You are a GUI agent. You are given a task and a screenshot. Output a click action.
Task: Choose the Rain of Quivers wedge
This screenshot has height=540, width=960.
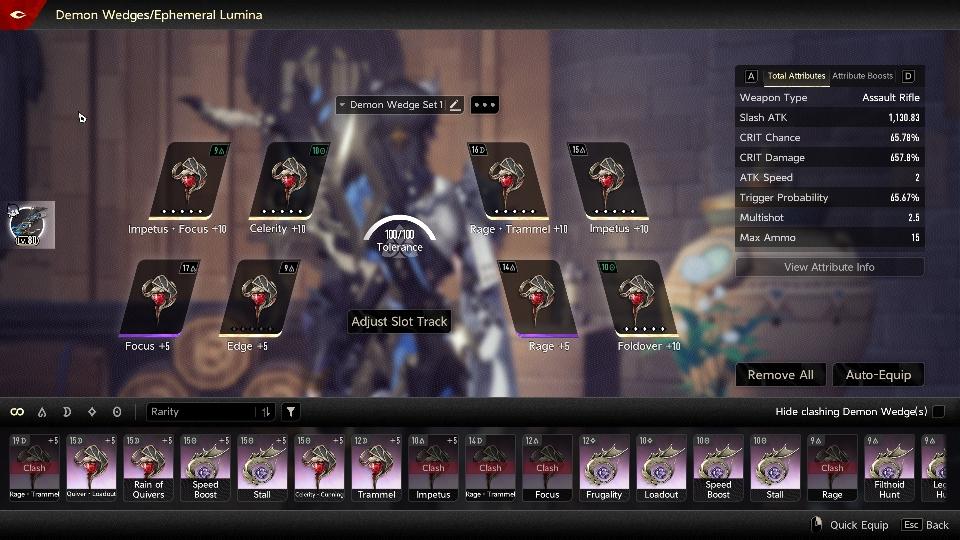[148, 467]
